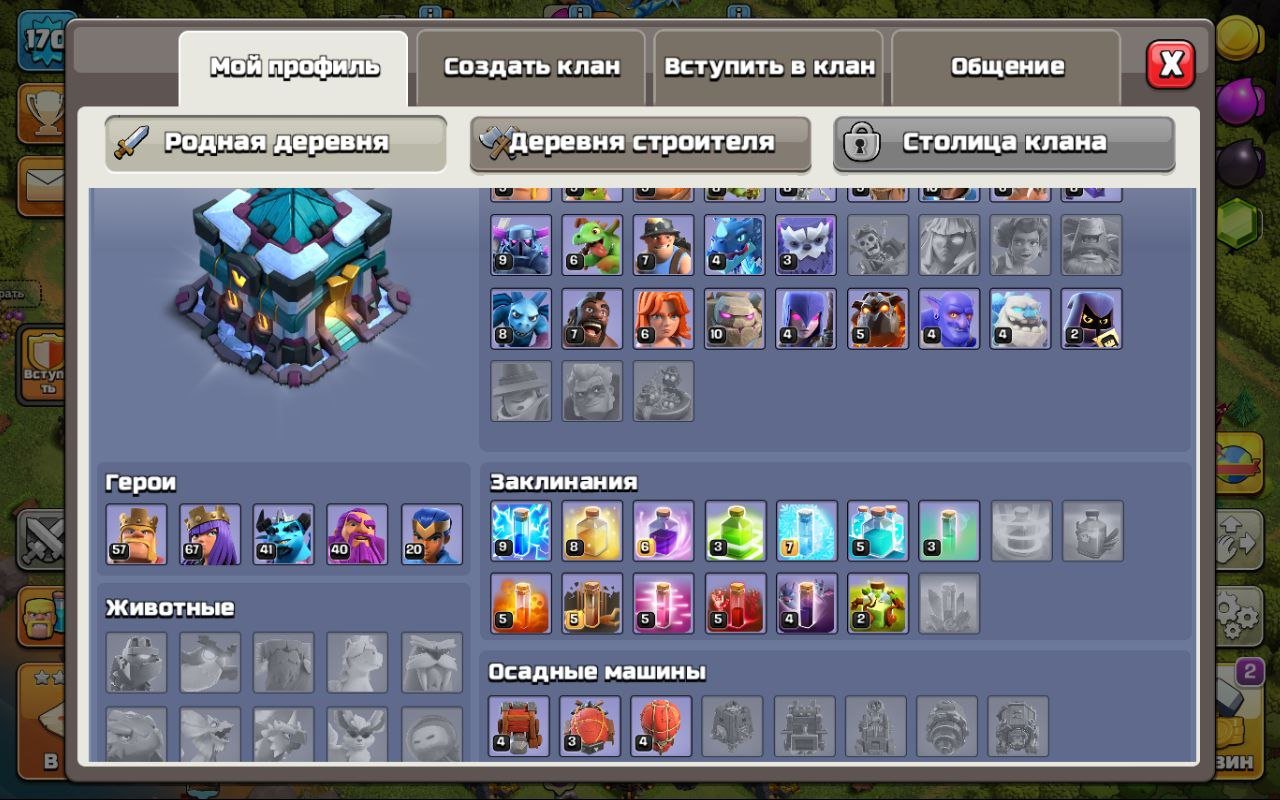Viewport: 1280px width, 800px height.
Task: Select the Electro Dragon icon
Action: [735, 245]
